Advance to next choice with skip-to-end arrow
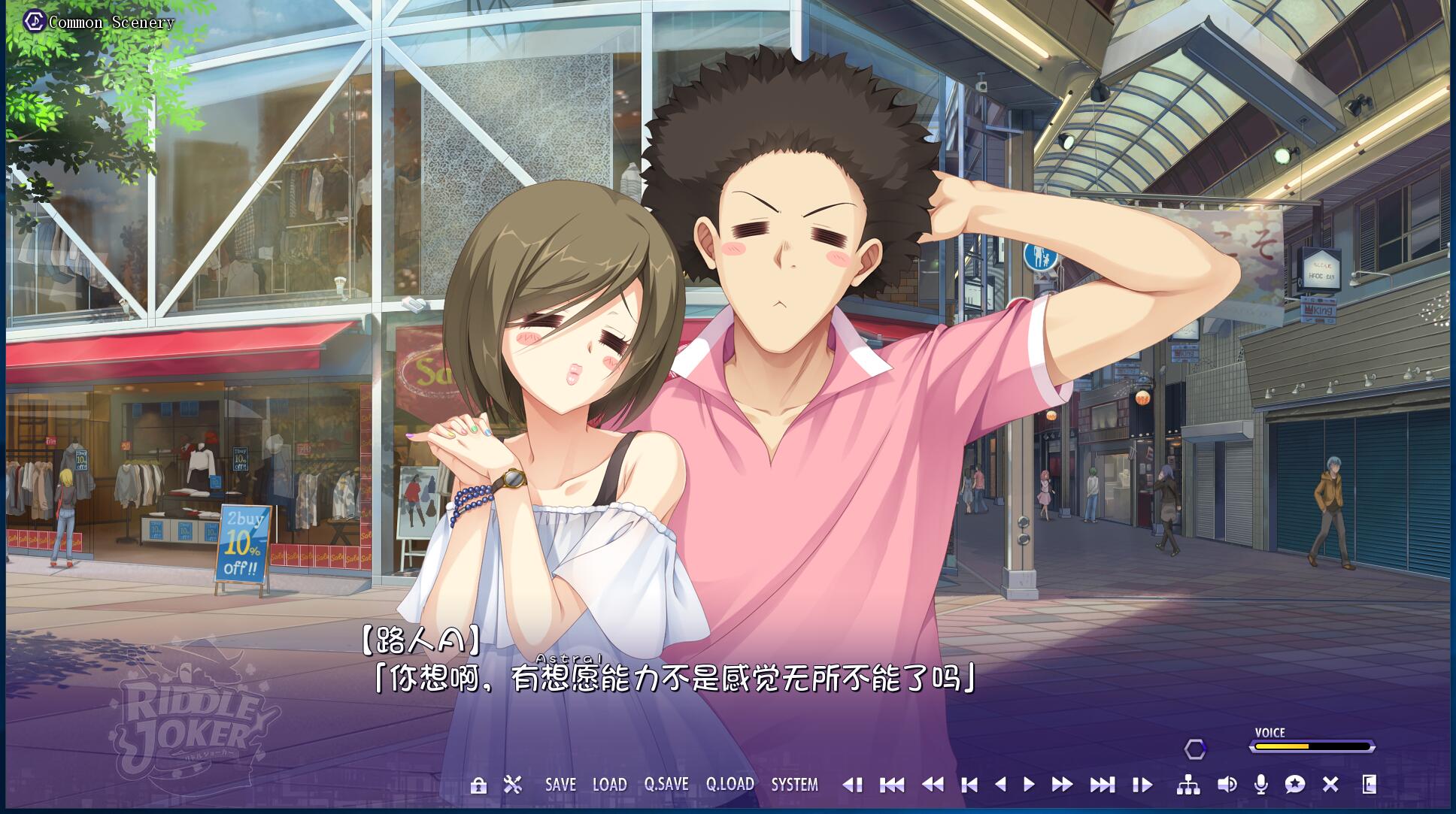Image resolution: width=1456 pixels, height=814 pixels. 1102,785
